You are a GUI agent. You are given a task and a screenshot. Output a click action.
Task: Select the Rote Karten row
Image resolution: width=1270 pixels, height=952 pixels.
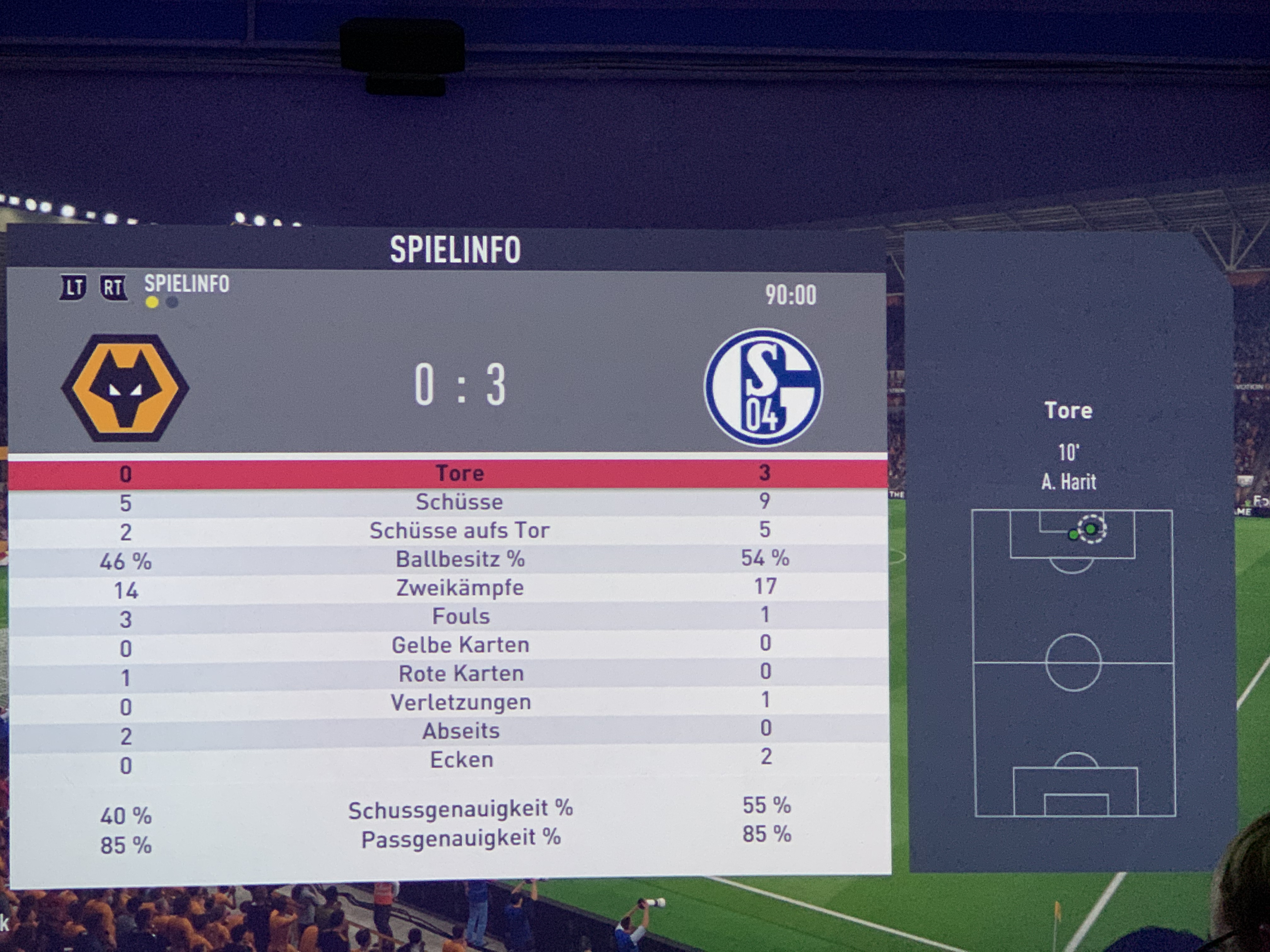point(461,674)
